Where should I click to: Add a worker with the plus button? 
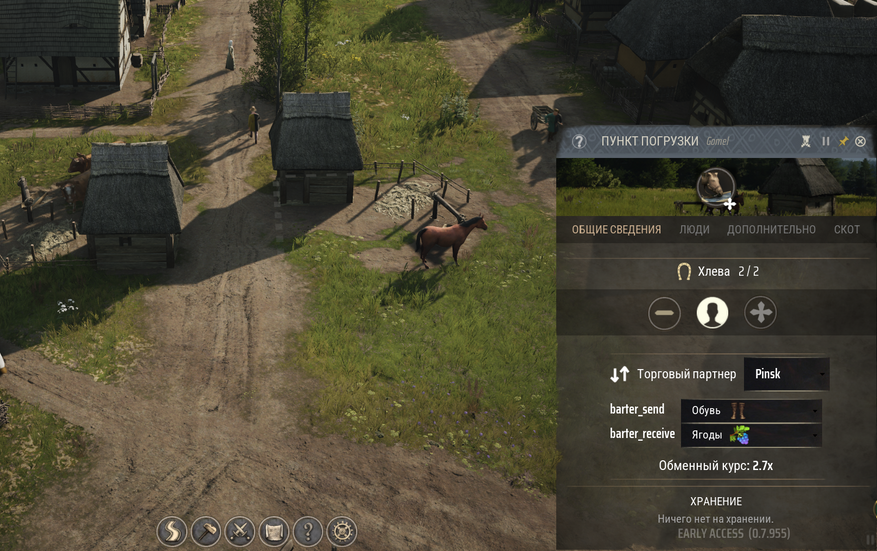761,313
